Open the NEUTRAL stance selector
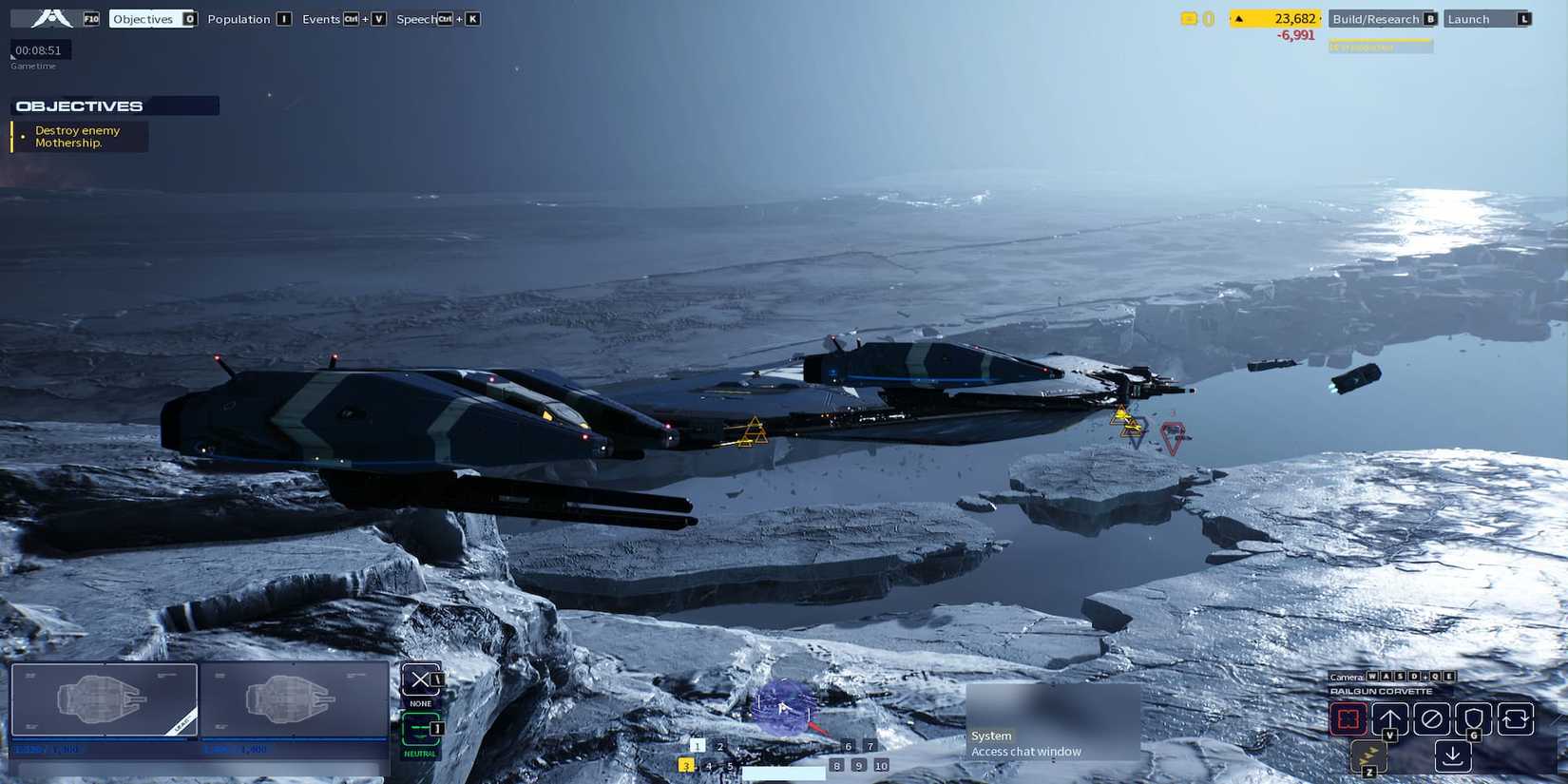Screen dimensions: 1568x784 pos(419,730)
